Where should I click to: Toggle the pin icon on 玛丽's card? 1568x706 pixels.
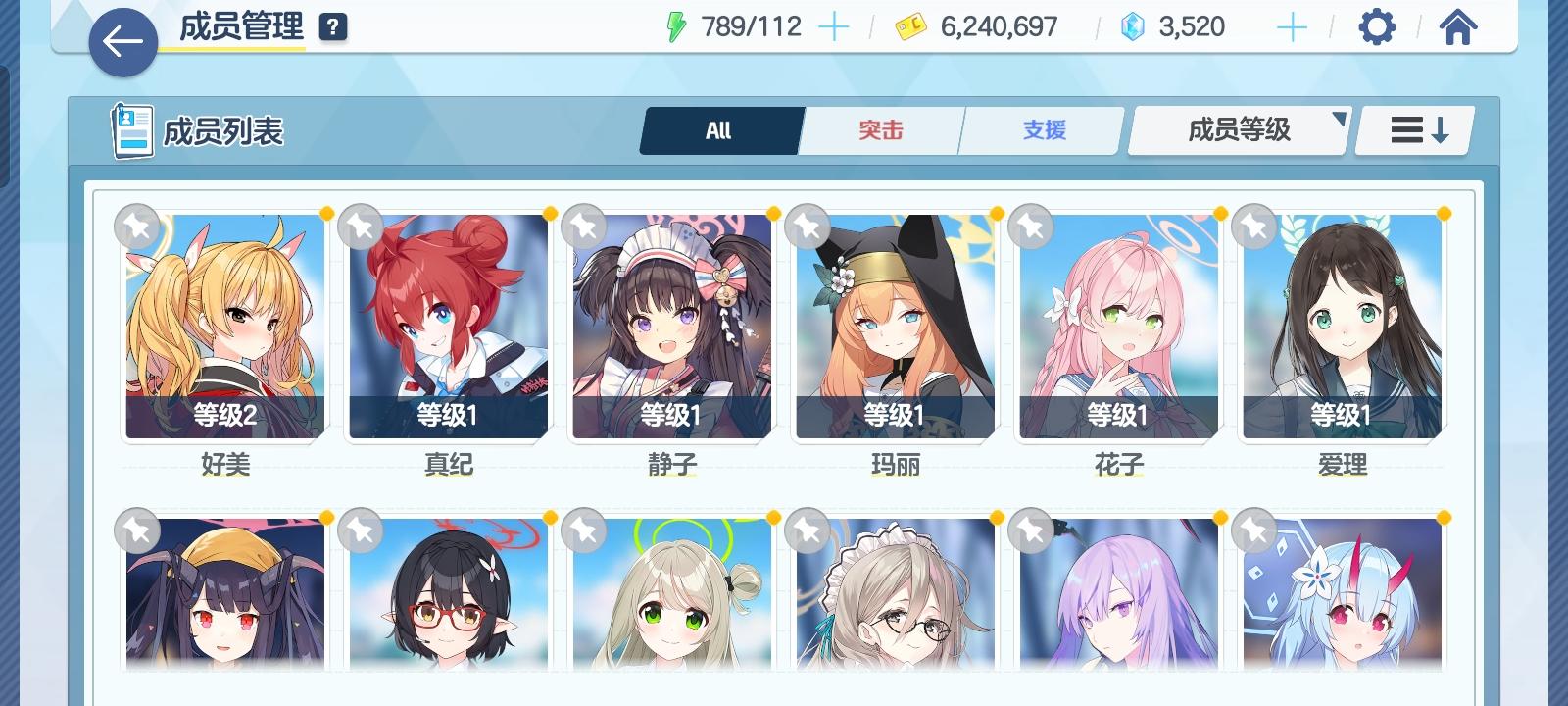coord(809,227)
